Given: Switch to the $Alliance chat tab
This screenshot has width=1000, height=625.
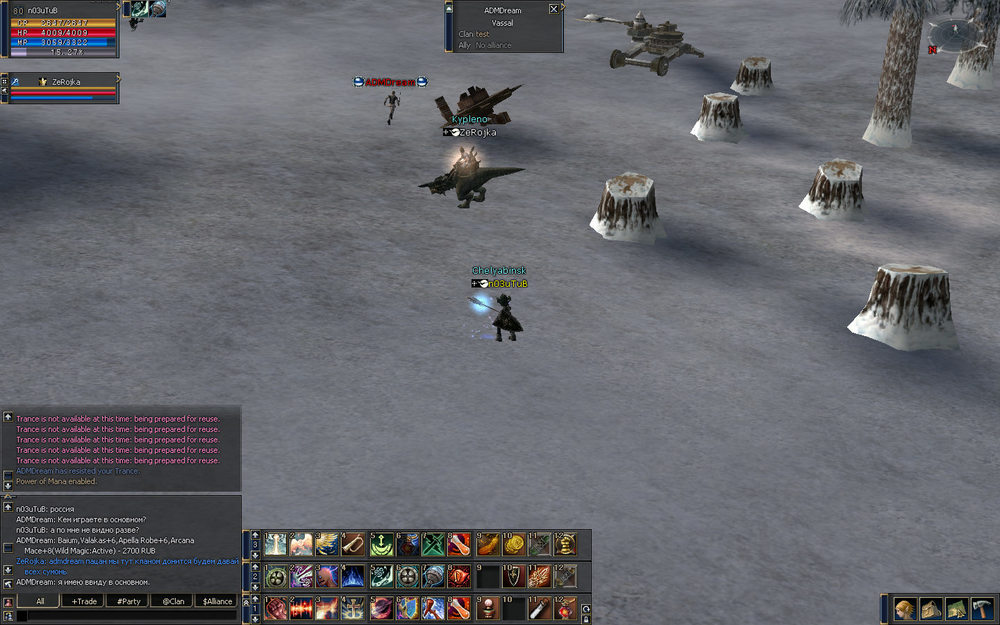Looking at the screenshot, I should [216, 601].
